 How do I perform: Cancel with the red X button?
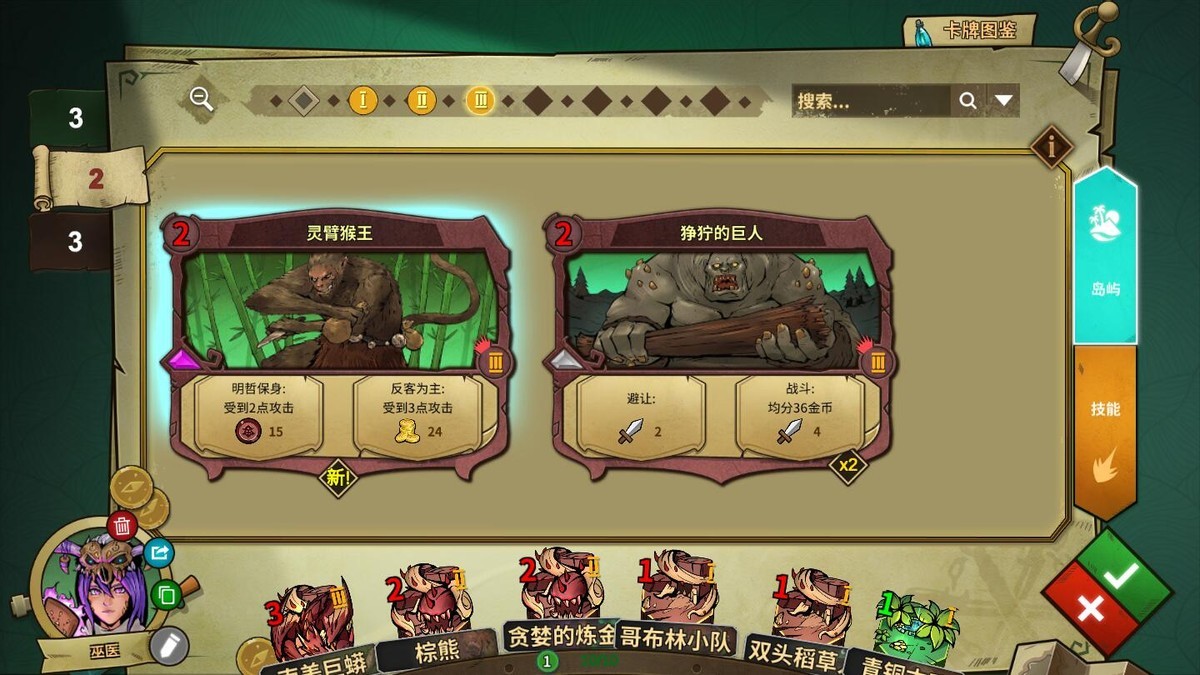point(1090,608)
